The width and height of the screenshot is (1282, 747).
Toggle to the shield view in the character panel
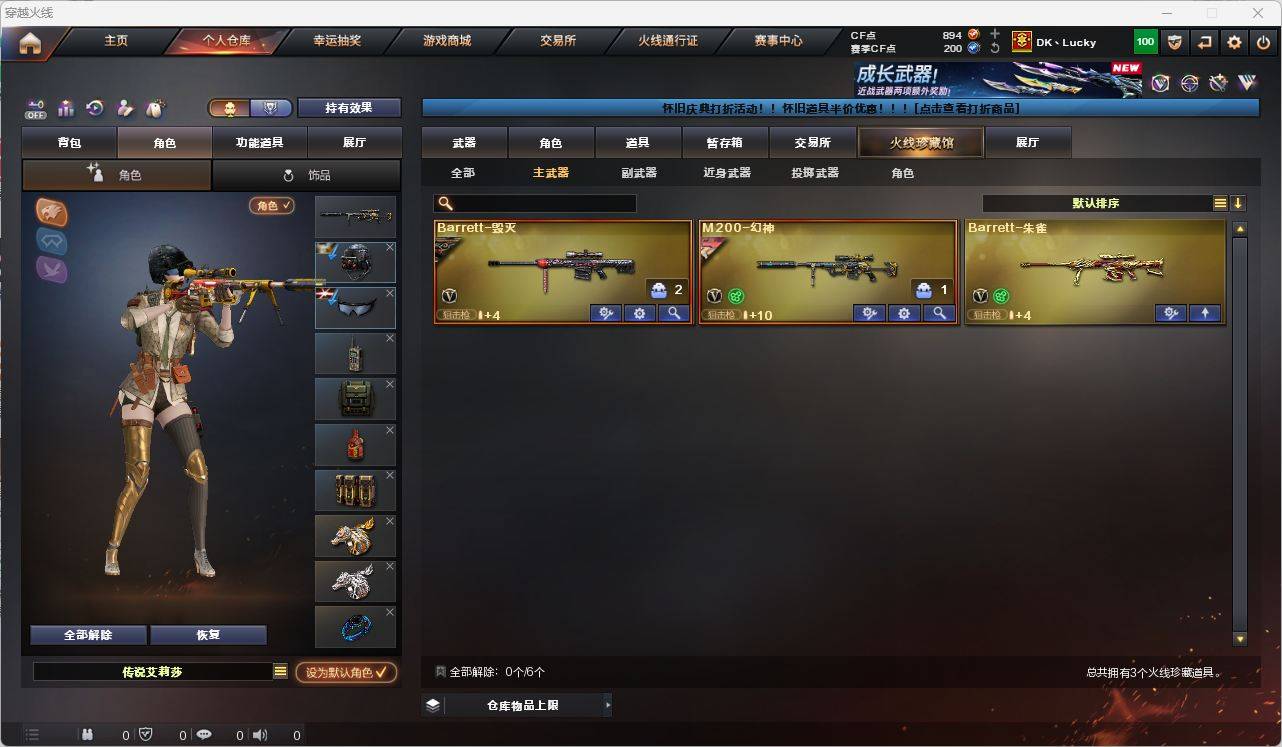[270, 107]
